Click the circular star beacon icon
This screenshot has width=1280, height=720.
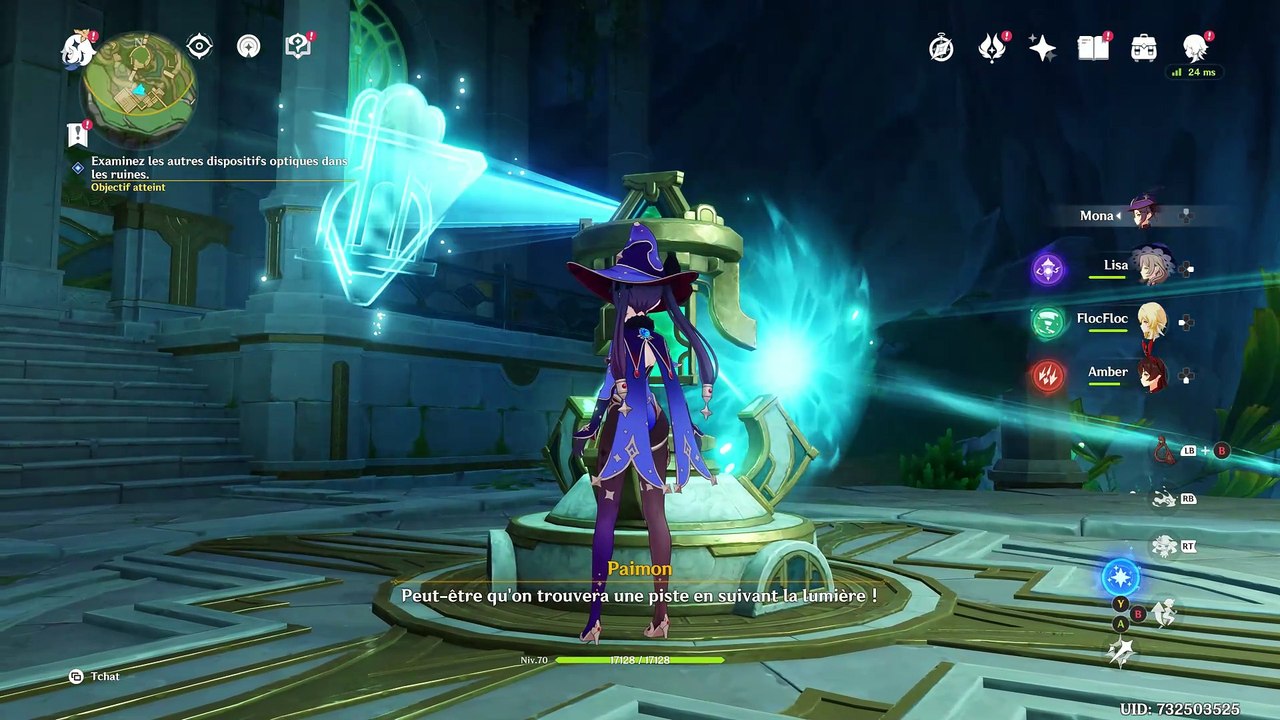point(248,47)
